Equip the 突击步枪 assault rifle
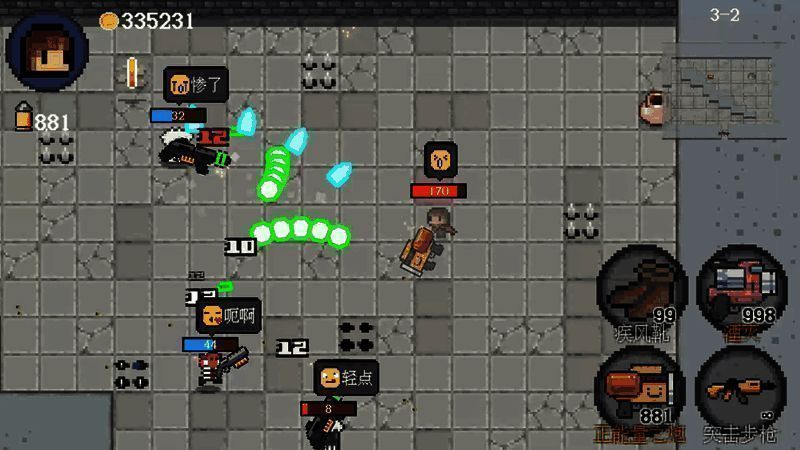 [x=741, y=390]
